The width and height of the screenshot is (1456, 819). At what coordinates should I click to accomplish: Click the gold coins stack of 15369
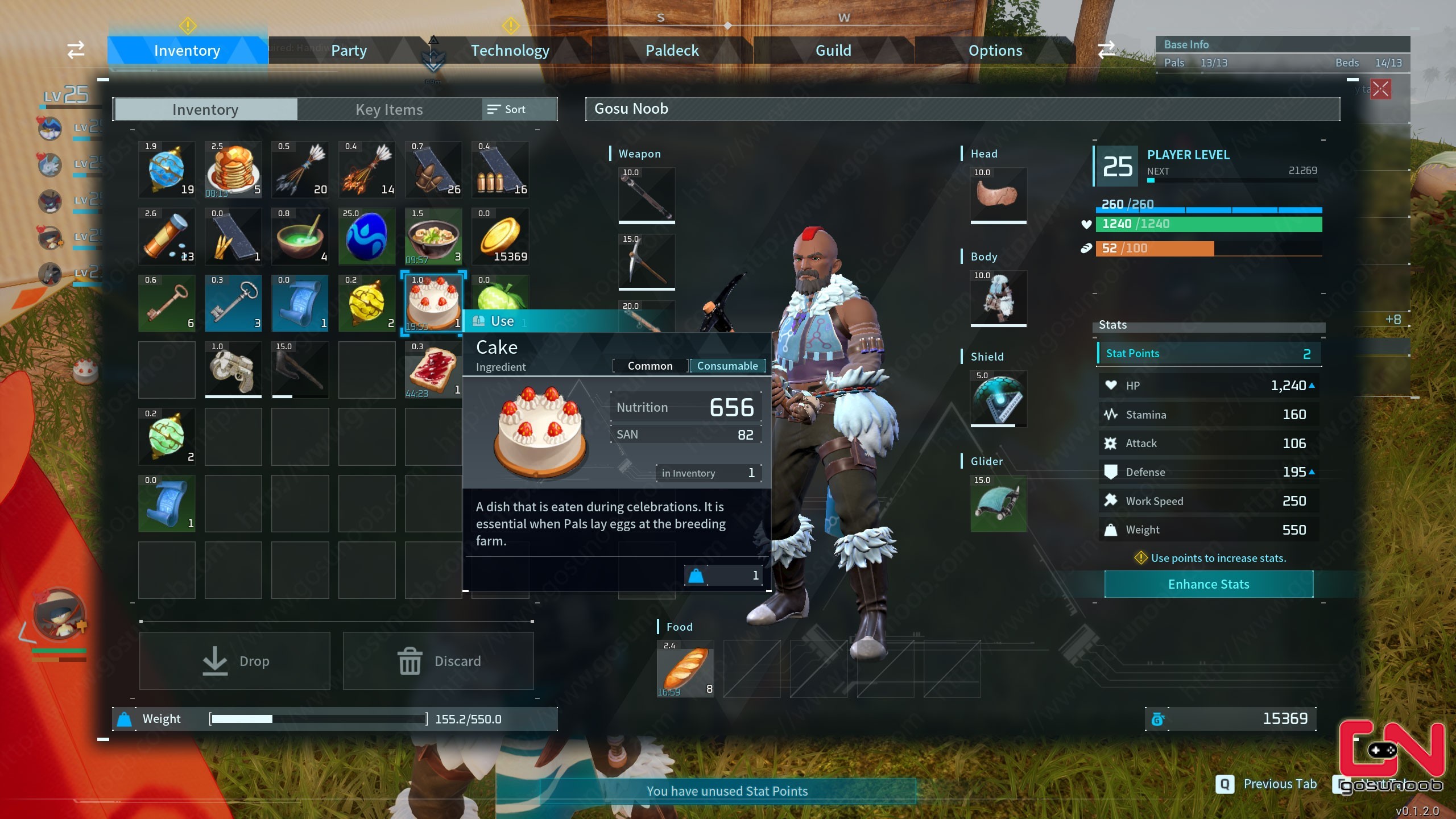point(500,236)
